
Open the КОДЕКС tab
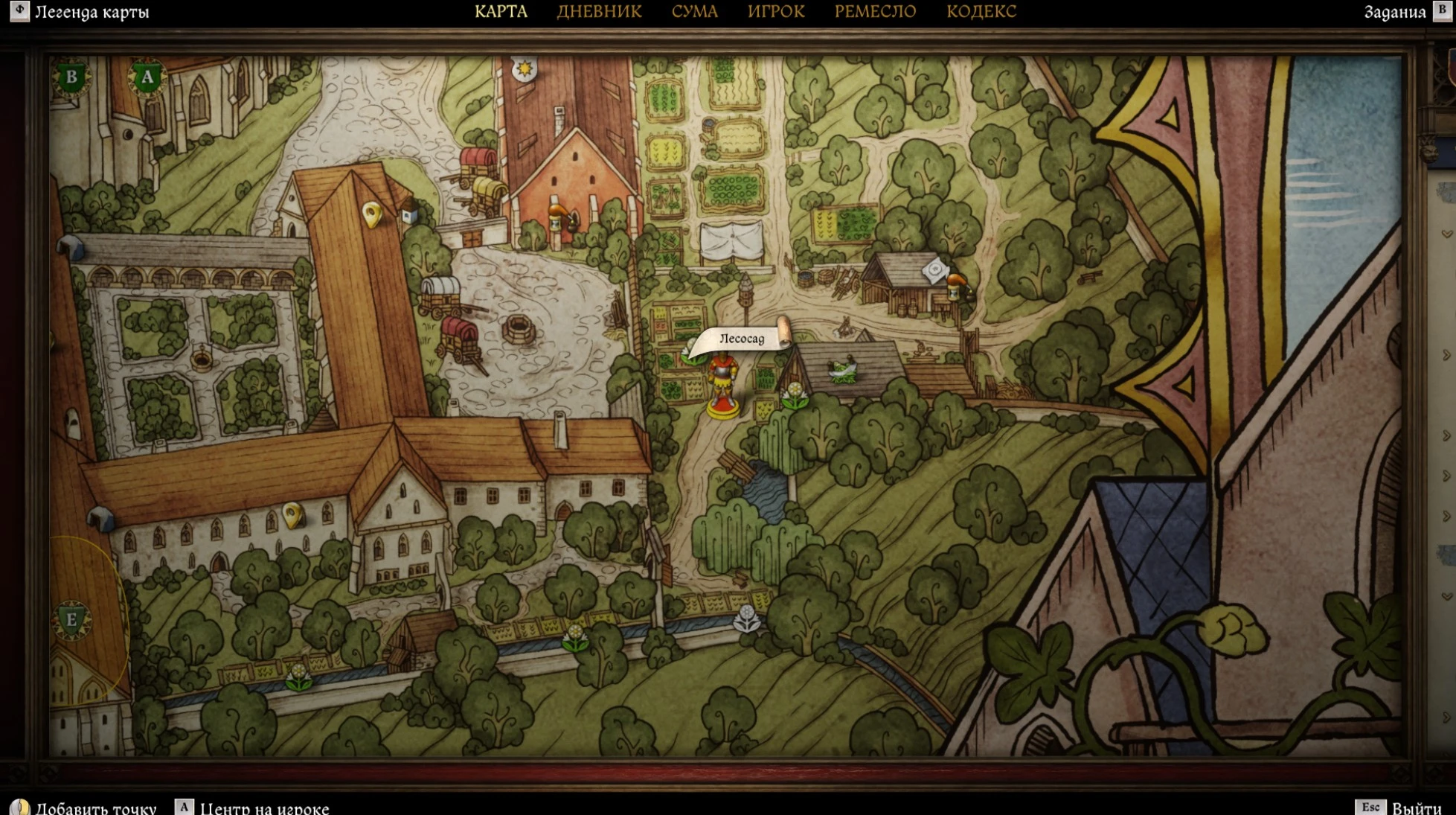(981, 12)
